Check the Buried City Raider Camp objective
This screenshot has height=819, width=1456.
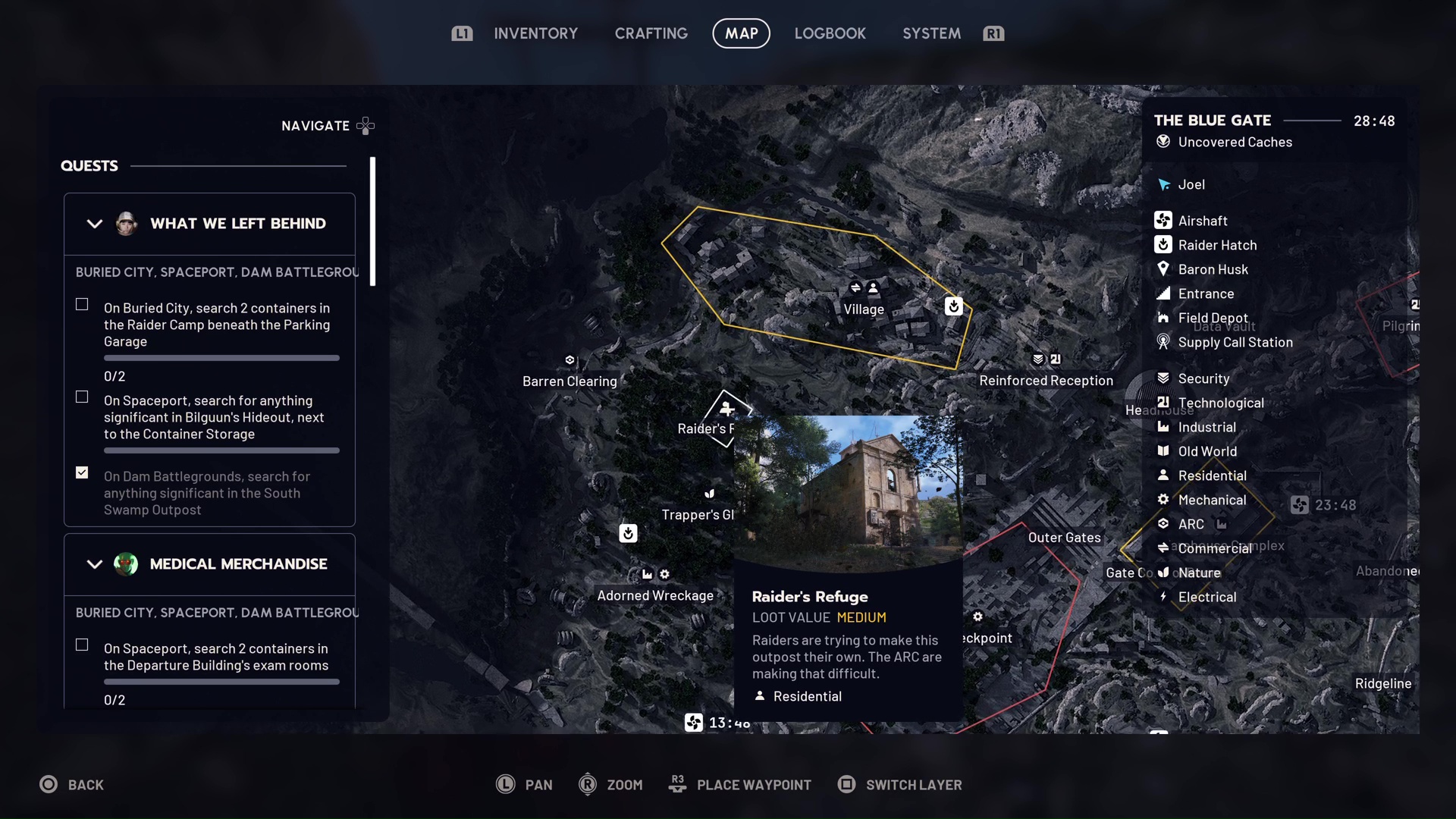click(x=81, y=304)
